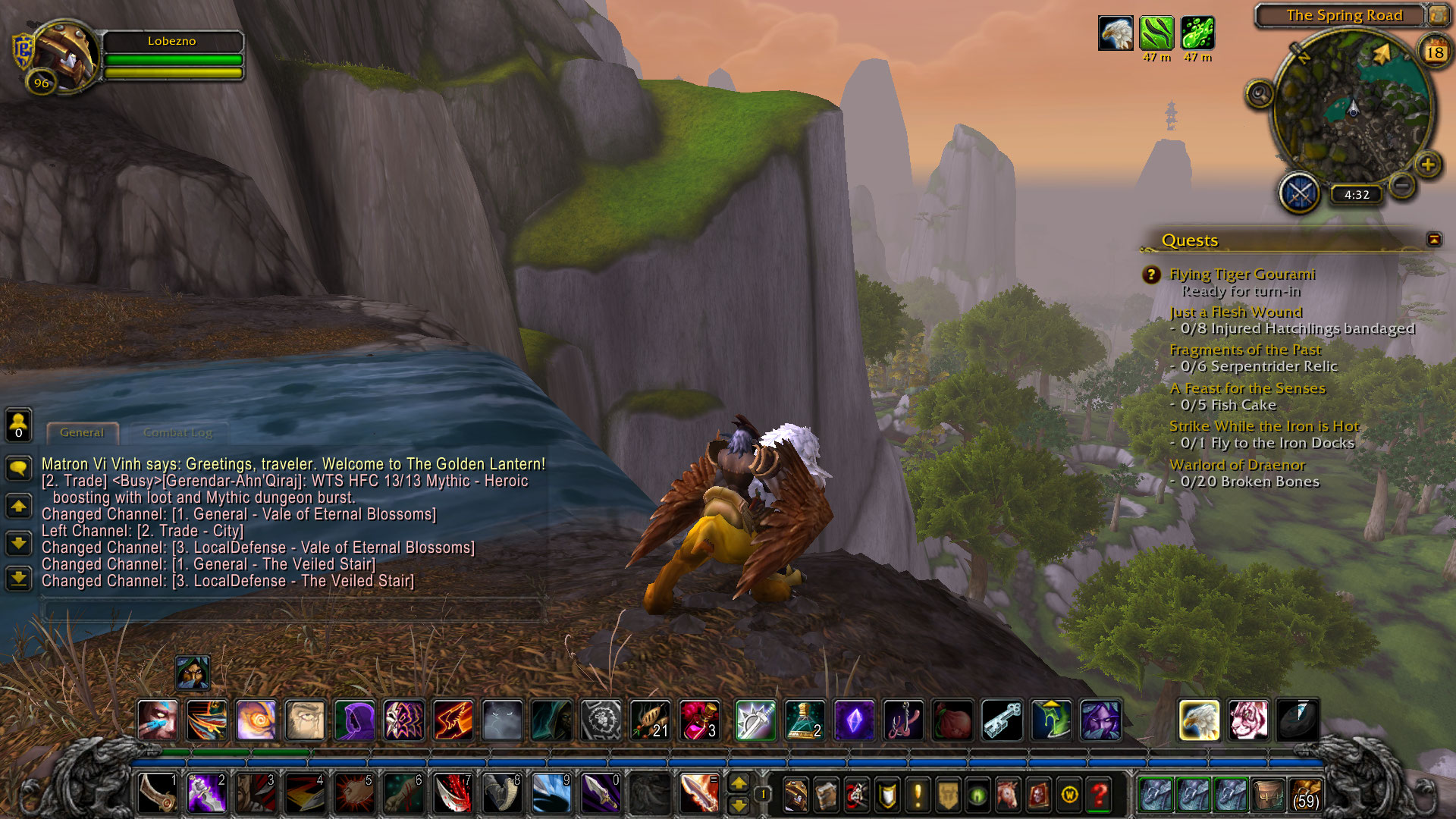The image size is (1456, 819).
Task: Open the chat speech bubble menu
Action: tap(18, 468)
